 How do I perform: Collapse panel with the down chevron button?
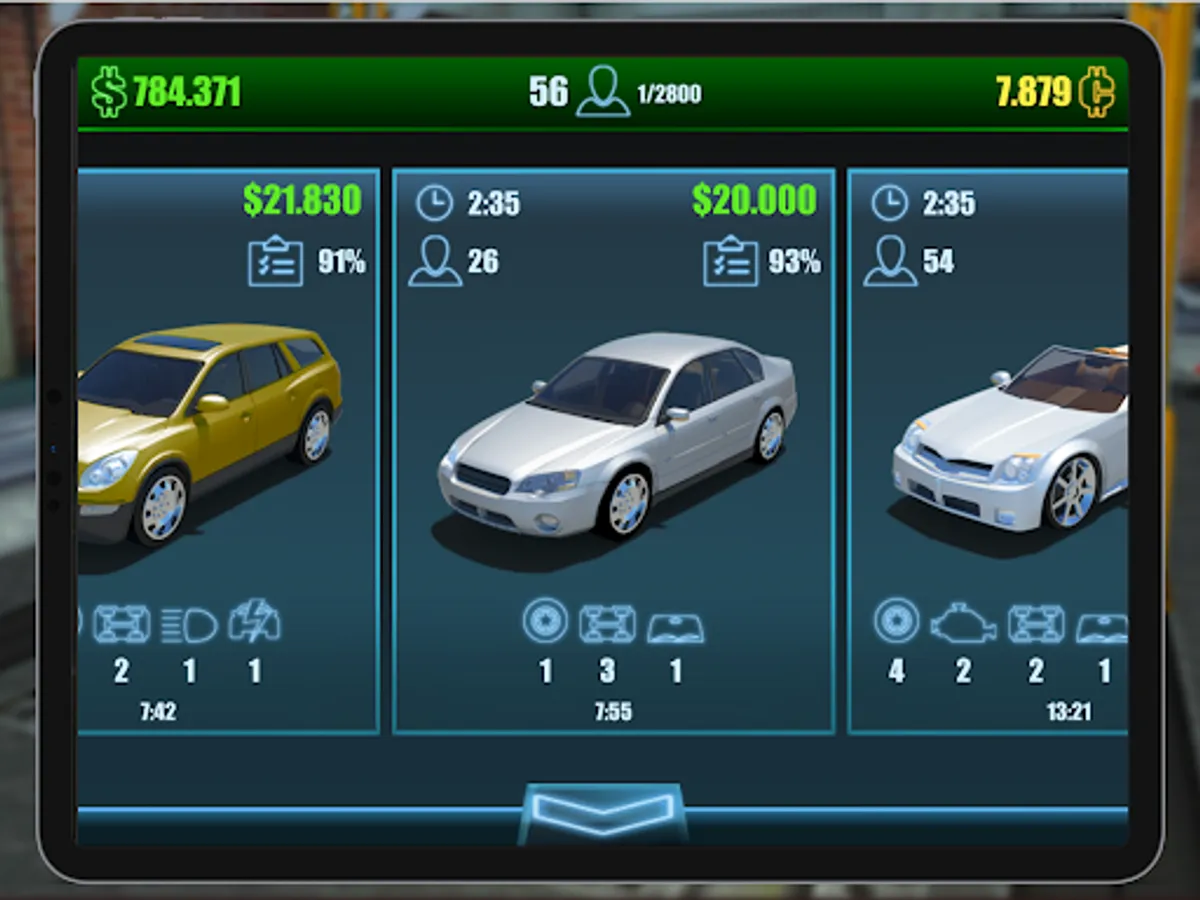[602, 811]
